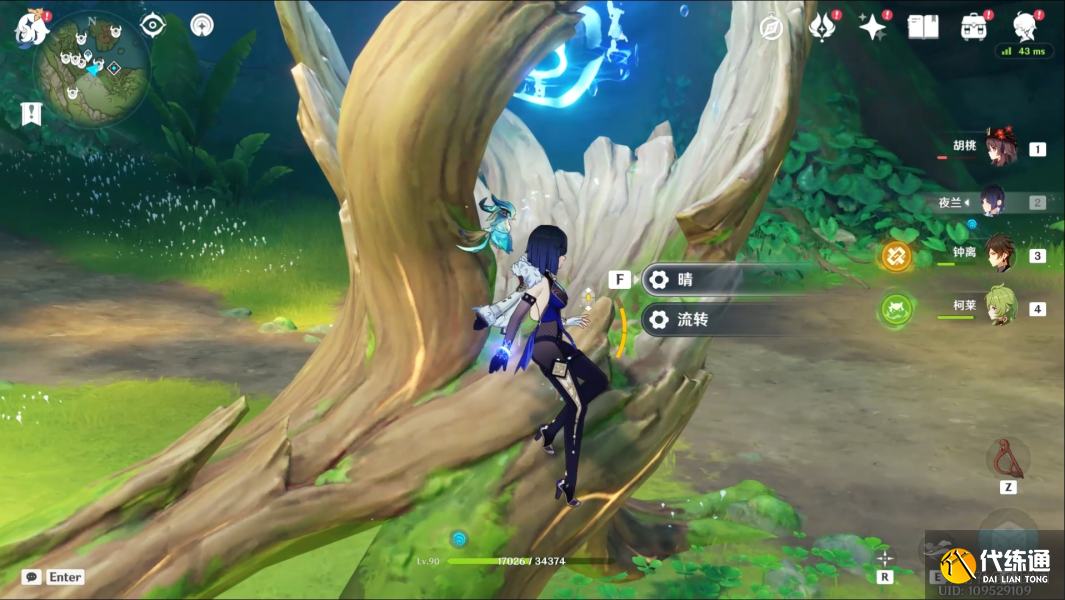1065x600 pixels.
Task: Select party member 夜兰
Action: pyautogui.click(x=992, y=202)
